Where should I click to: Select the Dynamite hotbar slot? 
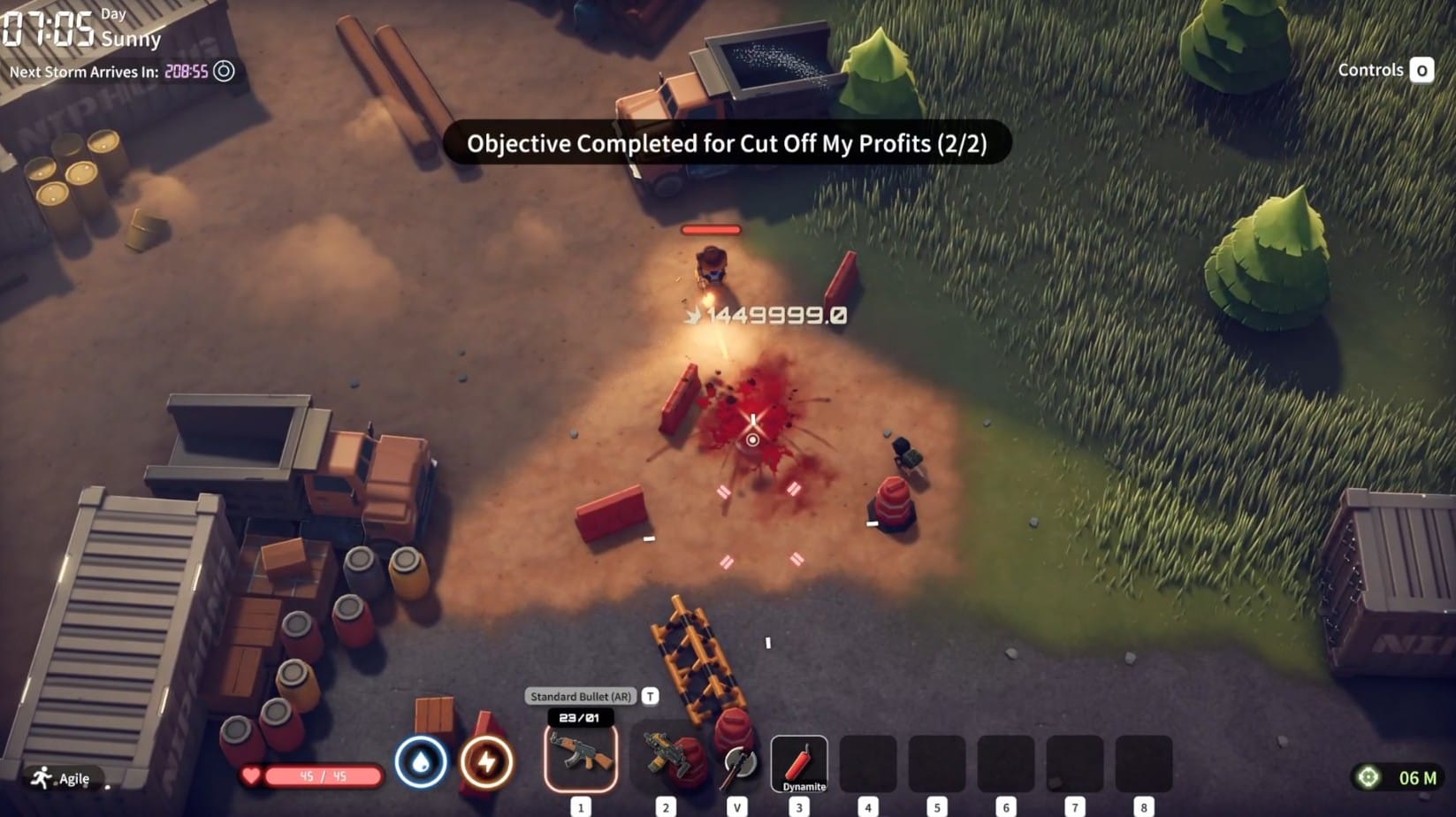799,763
